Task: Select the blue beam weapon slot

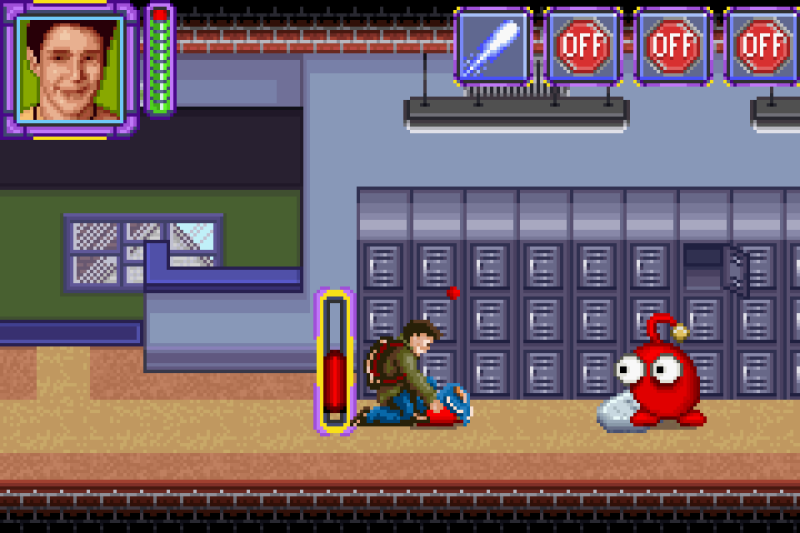Action: point(493,46)
